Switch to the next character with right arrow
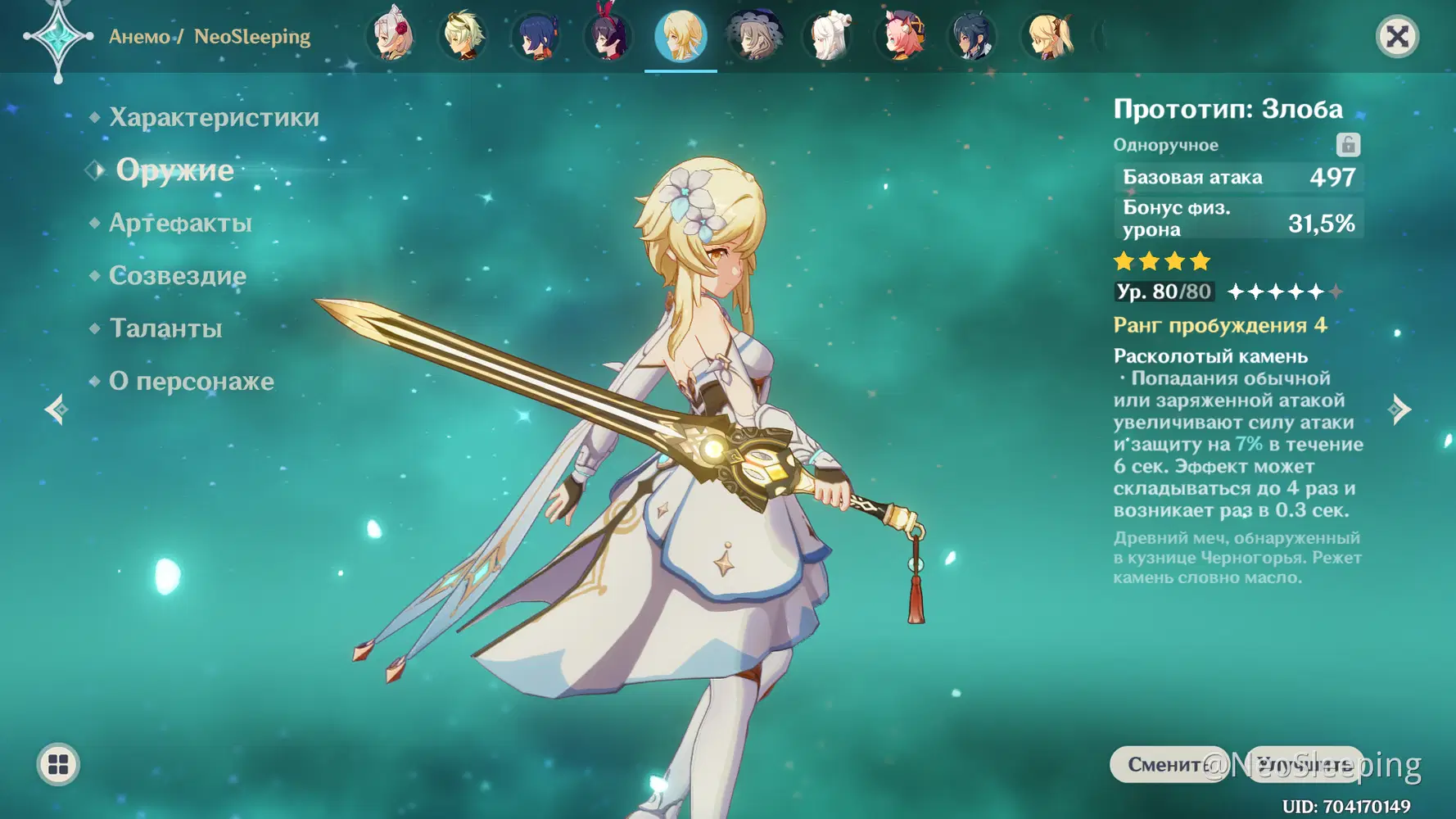This screenshot has height=819, width=1456. [1400, 409]
